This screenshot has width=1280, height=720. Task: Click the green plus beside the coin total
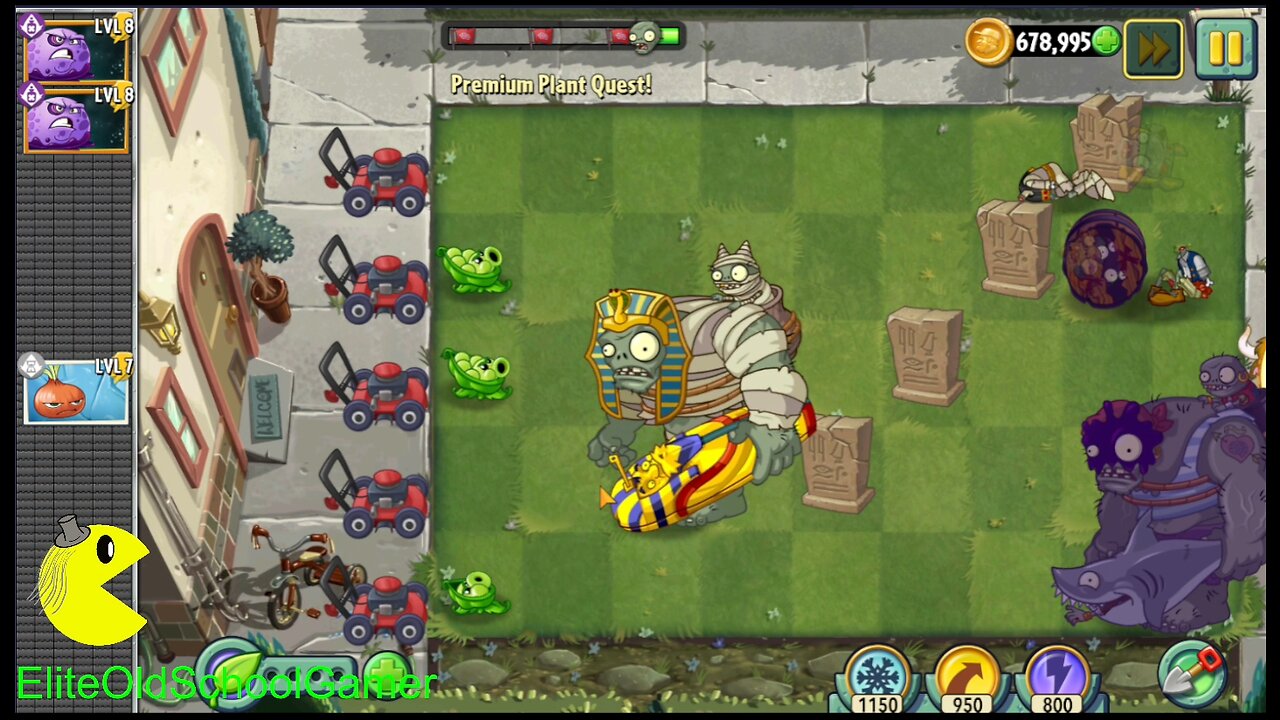tap(1106, 43)
